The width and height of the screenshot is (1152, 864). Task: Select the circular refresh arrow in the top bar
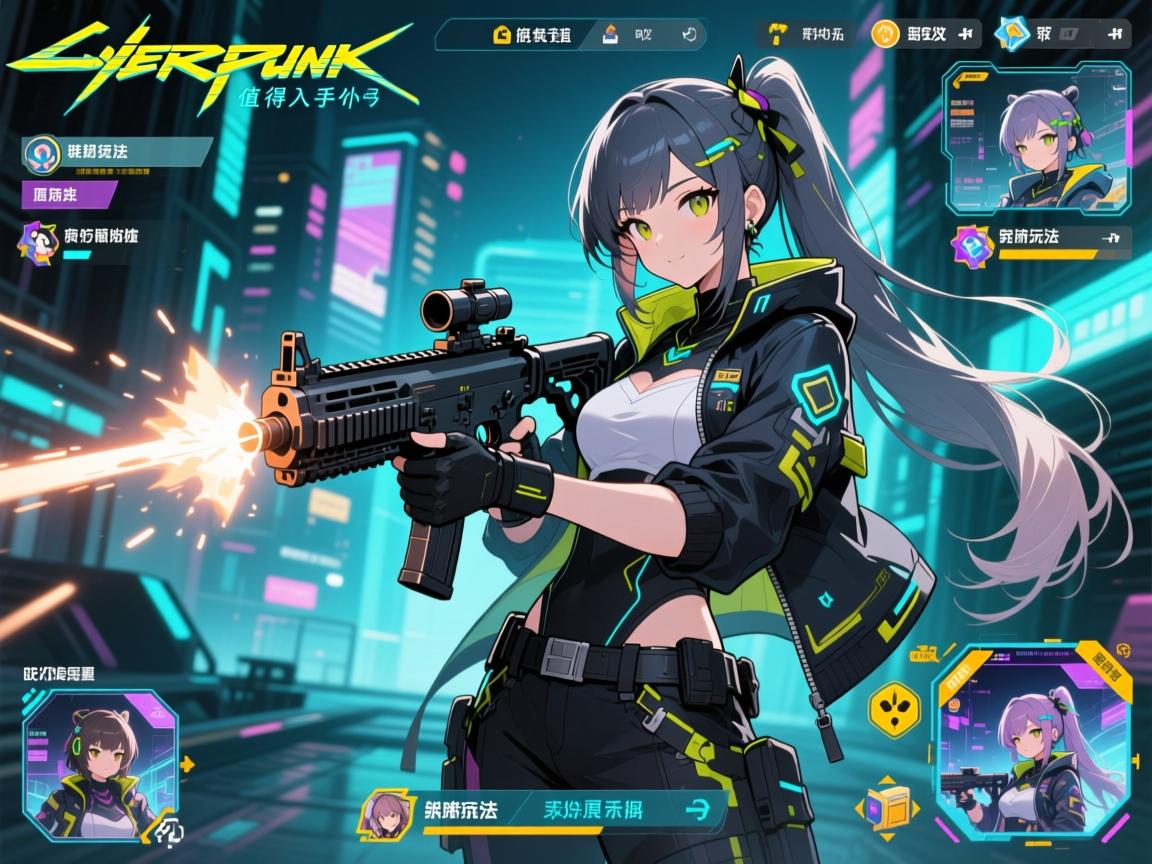688,35
